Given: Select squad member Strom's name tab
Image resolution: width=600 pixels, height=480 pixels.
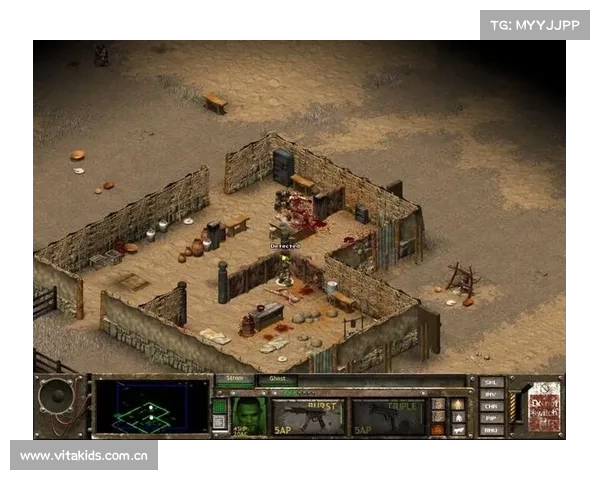Looking at the screenshot, I should click(x=235, y=380).
